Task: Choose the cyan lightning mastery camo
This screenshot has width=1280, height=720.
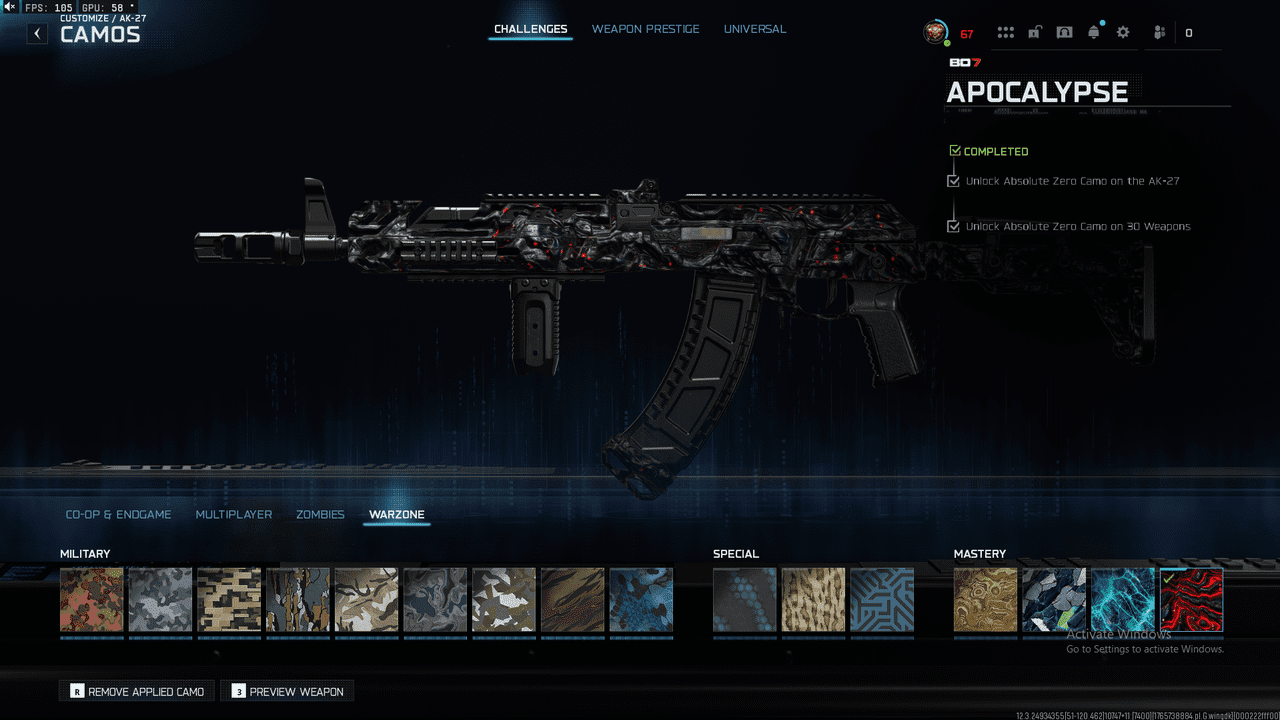Action: 1123,600
